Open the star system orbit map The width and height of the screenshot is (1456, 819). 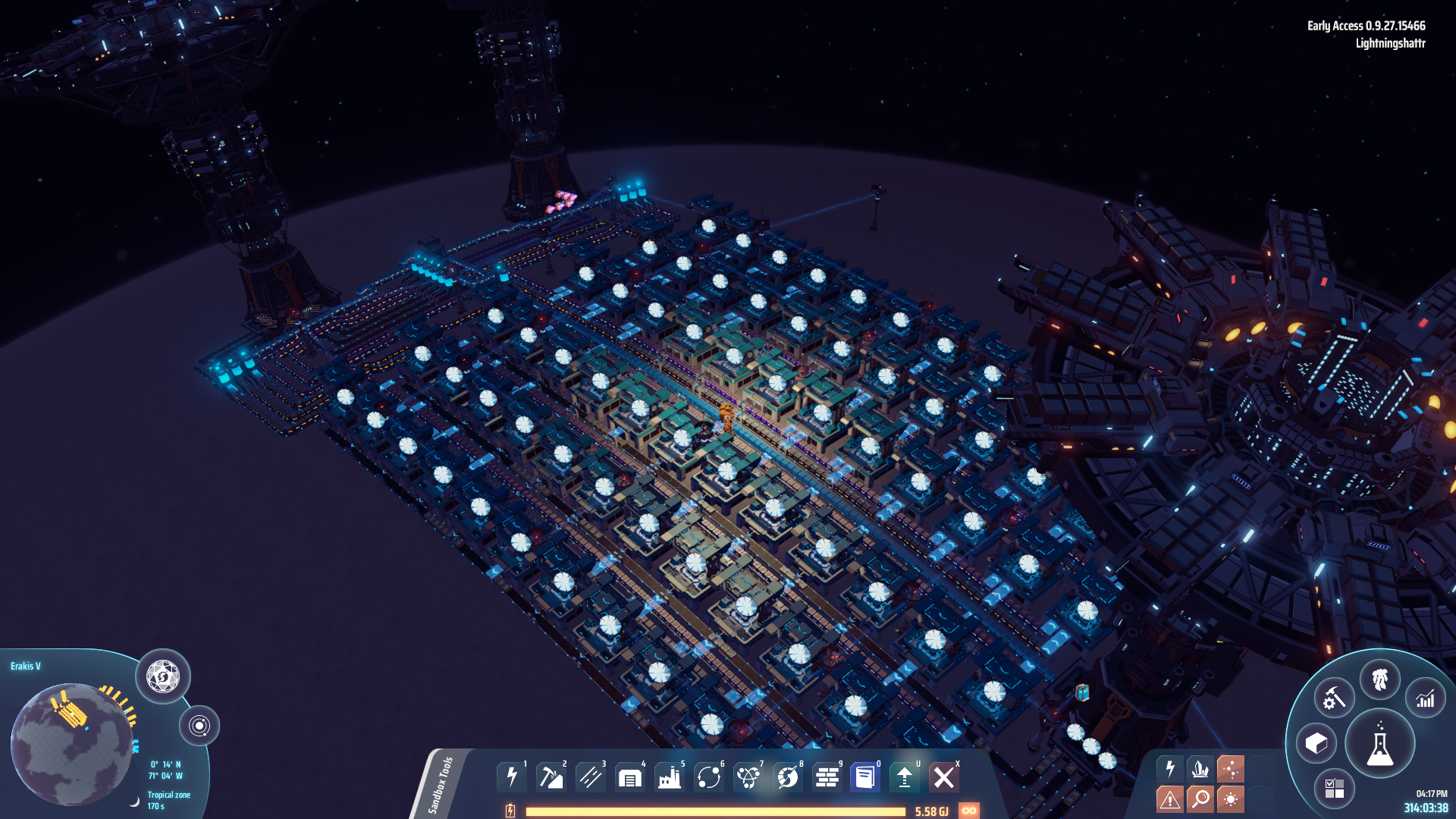[x=199, y=726]
